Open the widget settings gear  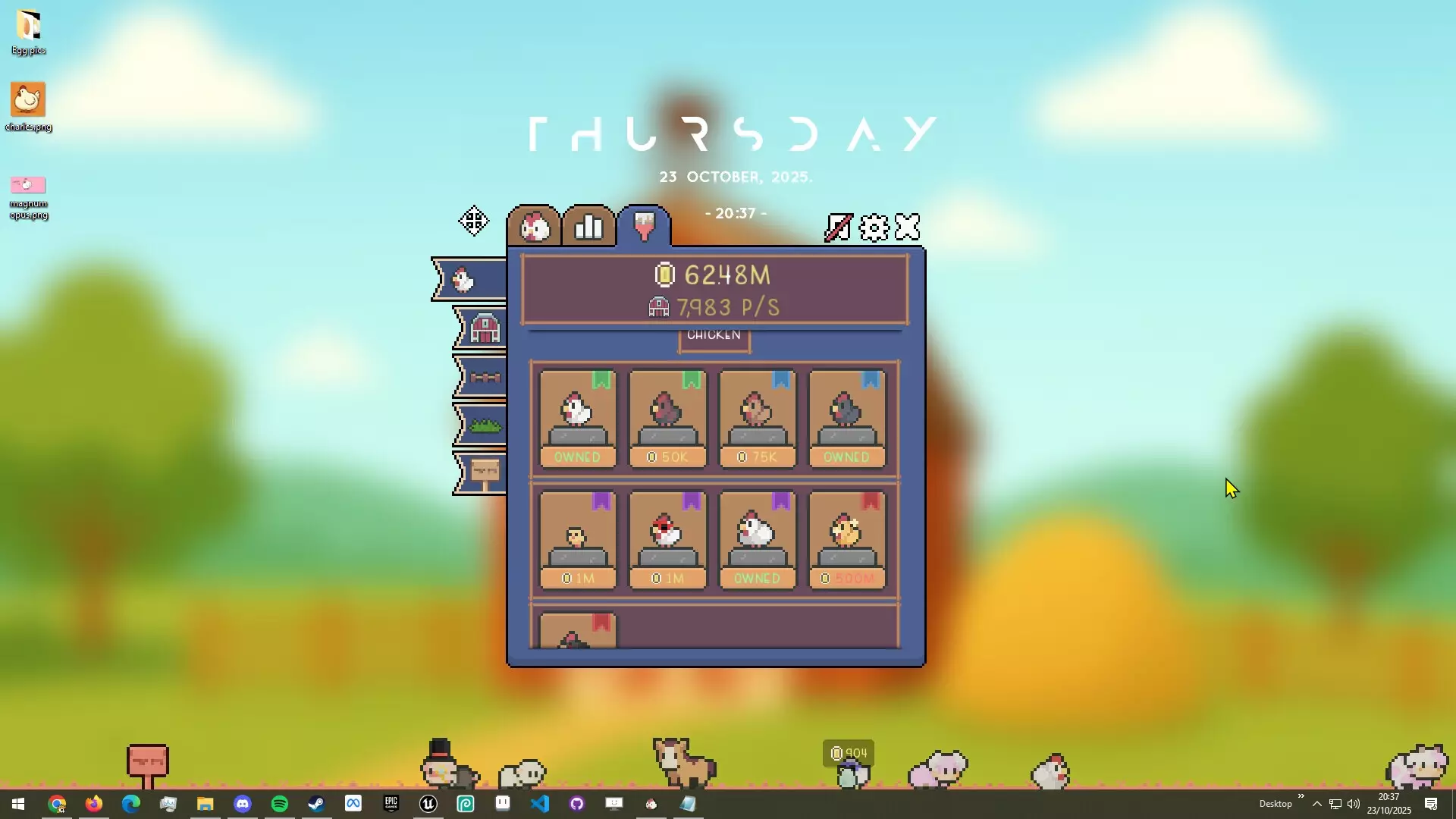874,226
